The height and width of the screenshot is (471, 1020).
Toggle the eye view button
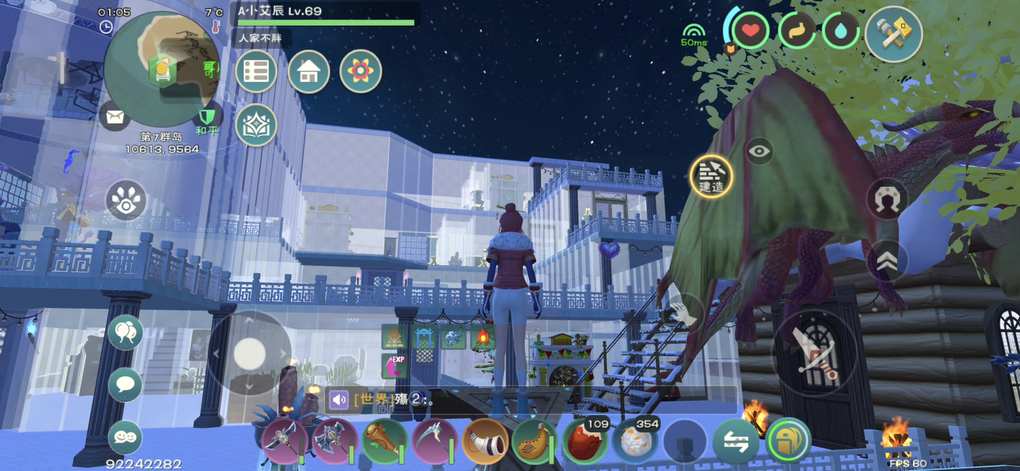tap(759, 151)
